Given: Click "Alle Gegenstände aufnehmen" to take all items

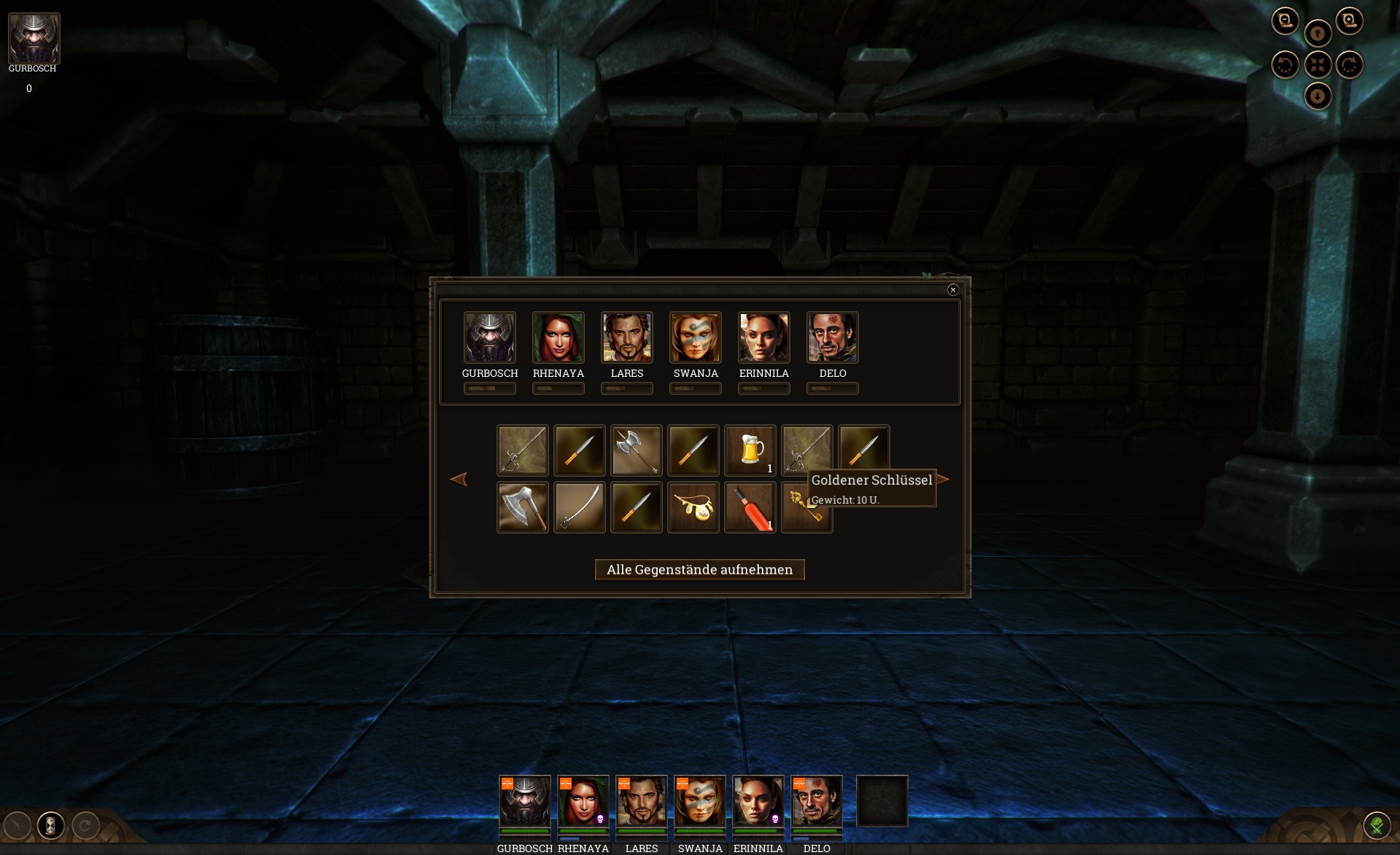Looking at the screenshot, I should pos(699,569).
